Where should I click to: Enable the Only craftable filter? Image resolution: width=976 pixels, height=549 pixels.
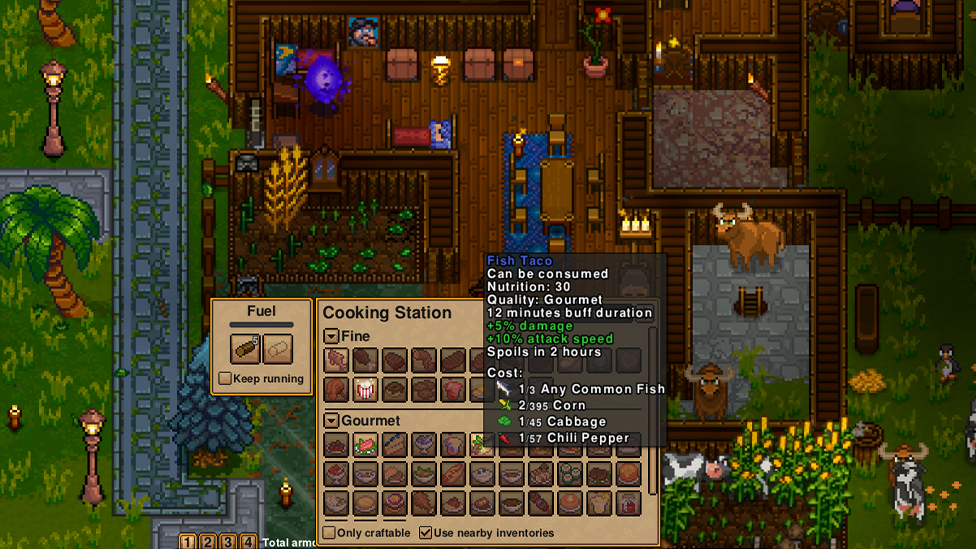coord(329,533)
